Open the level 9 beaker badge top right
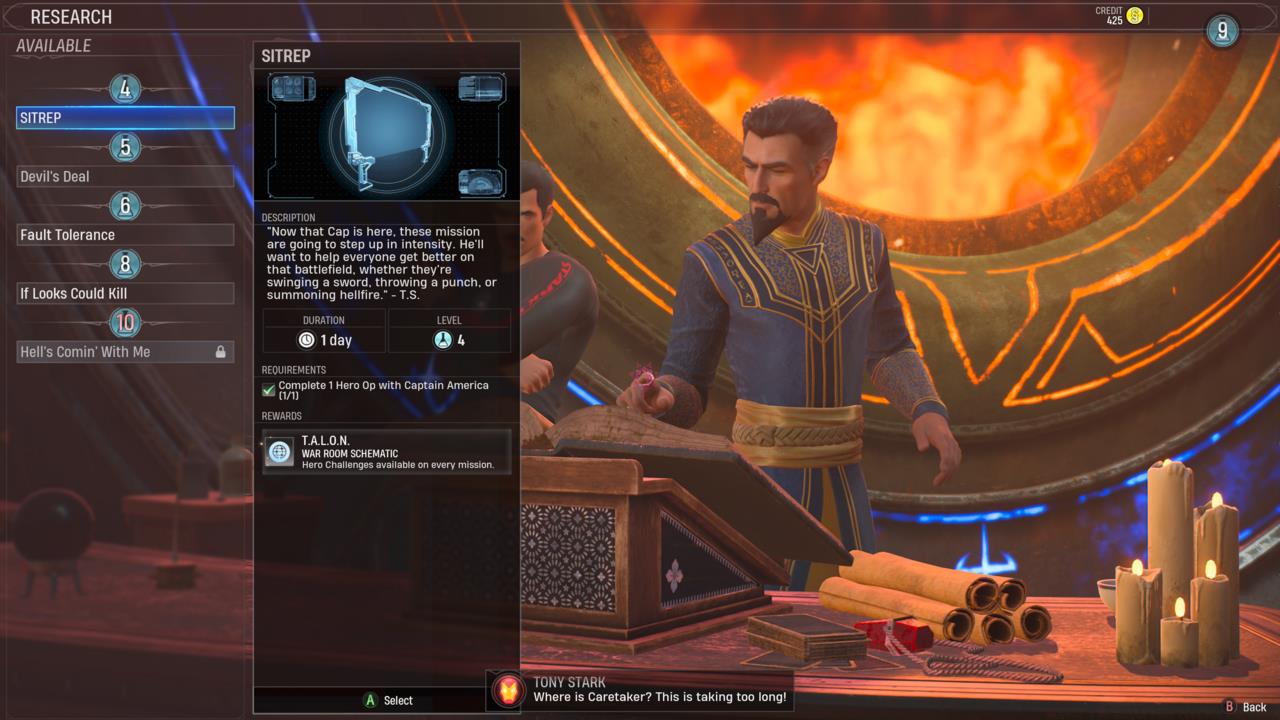 1221,31
